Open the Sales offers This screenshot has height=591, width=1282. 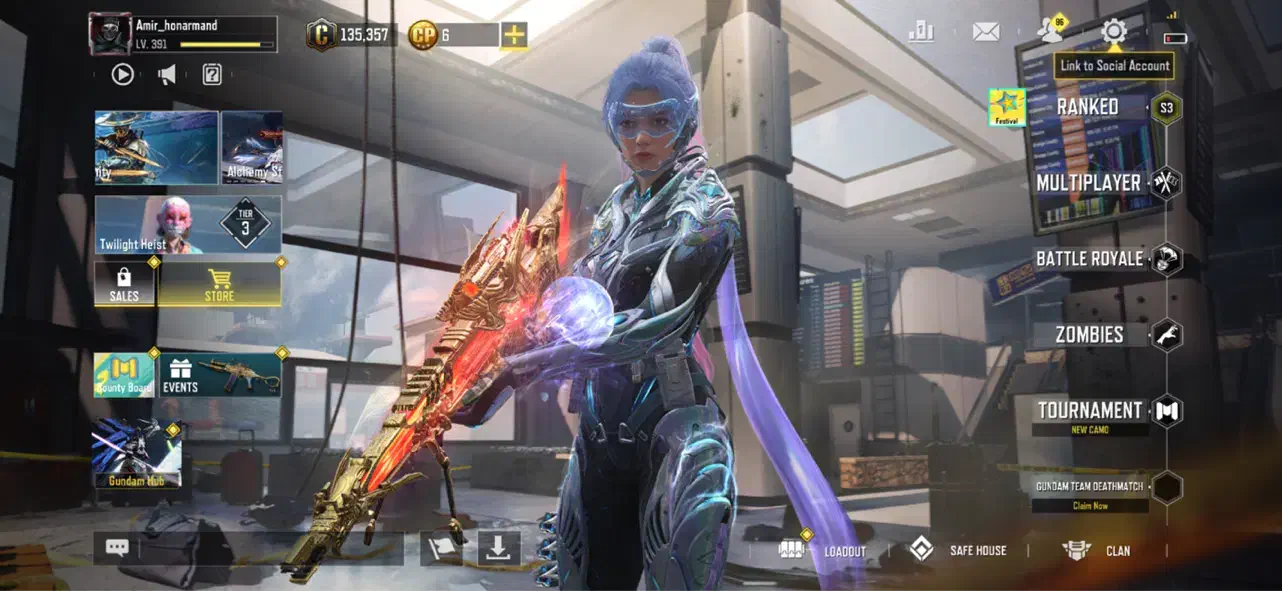click(x=125, y=284)
